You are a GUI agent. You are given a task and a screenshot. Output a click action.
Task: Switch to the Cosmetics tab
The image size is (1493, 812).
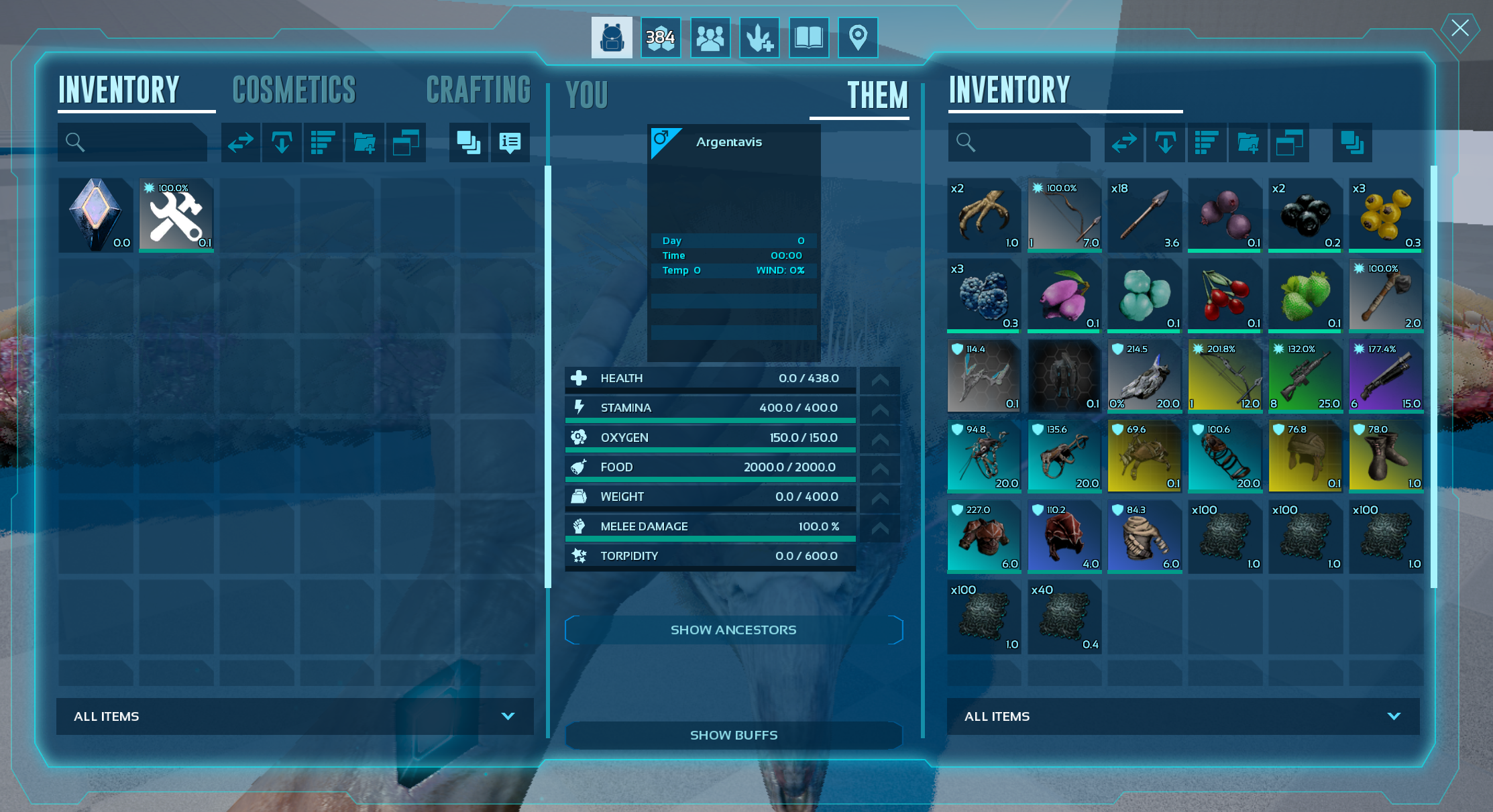coord(294,91)
